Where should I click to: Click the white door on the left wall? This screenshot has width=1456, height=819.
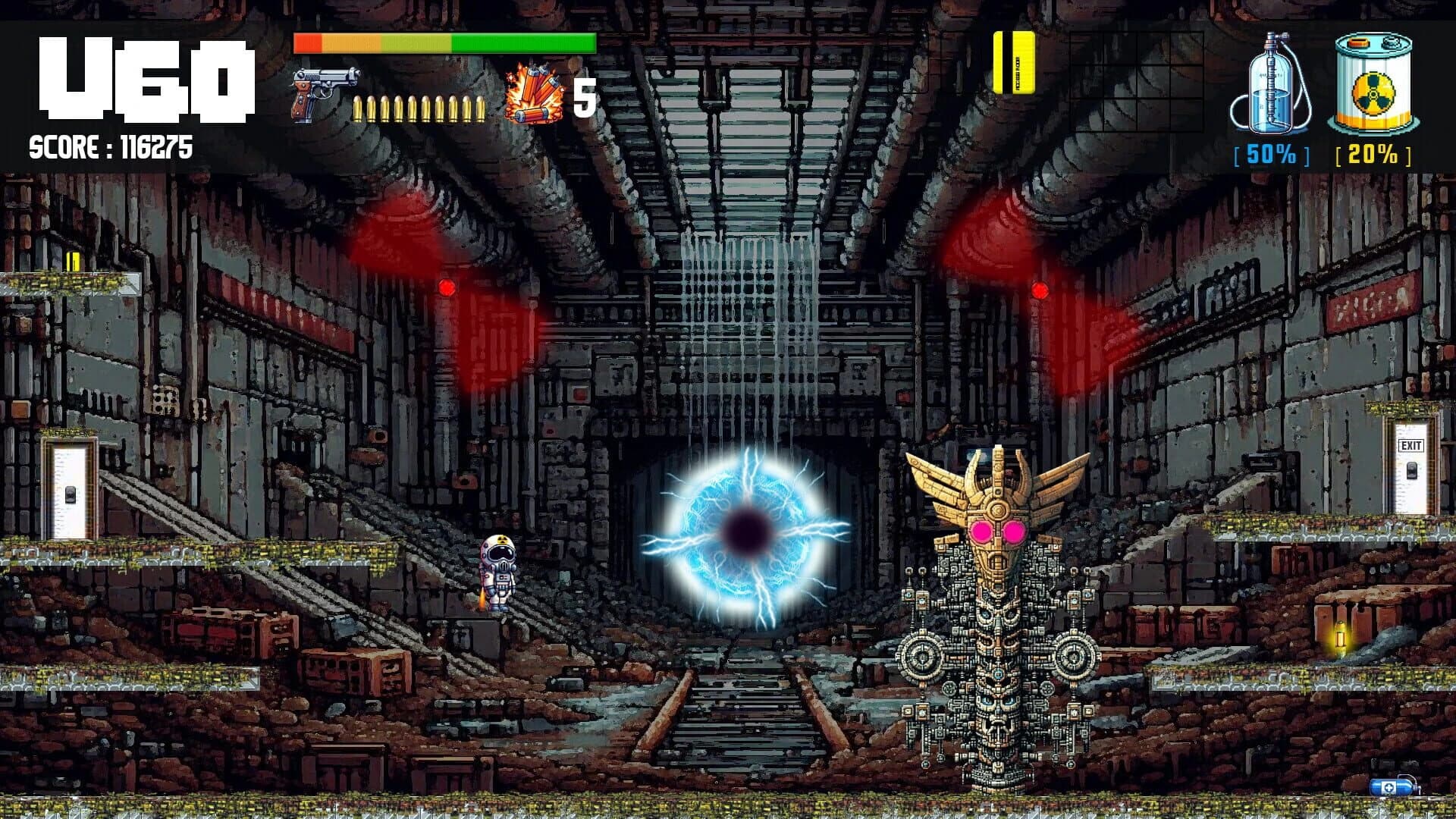pyautogui.click(x=67, y=492)
